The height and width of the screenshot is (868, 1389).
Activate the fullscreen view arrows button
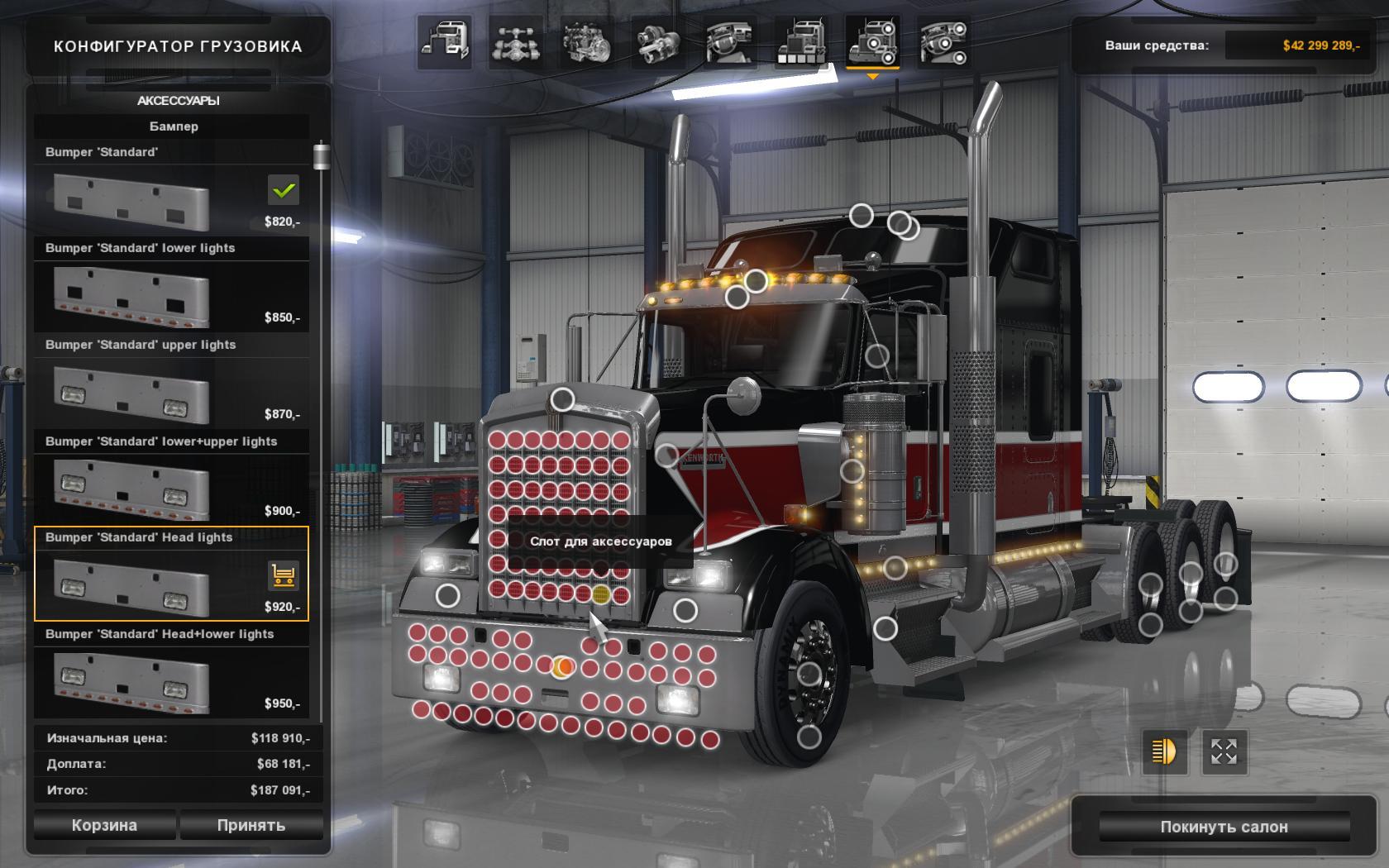(1224, 751)
